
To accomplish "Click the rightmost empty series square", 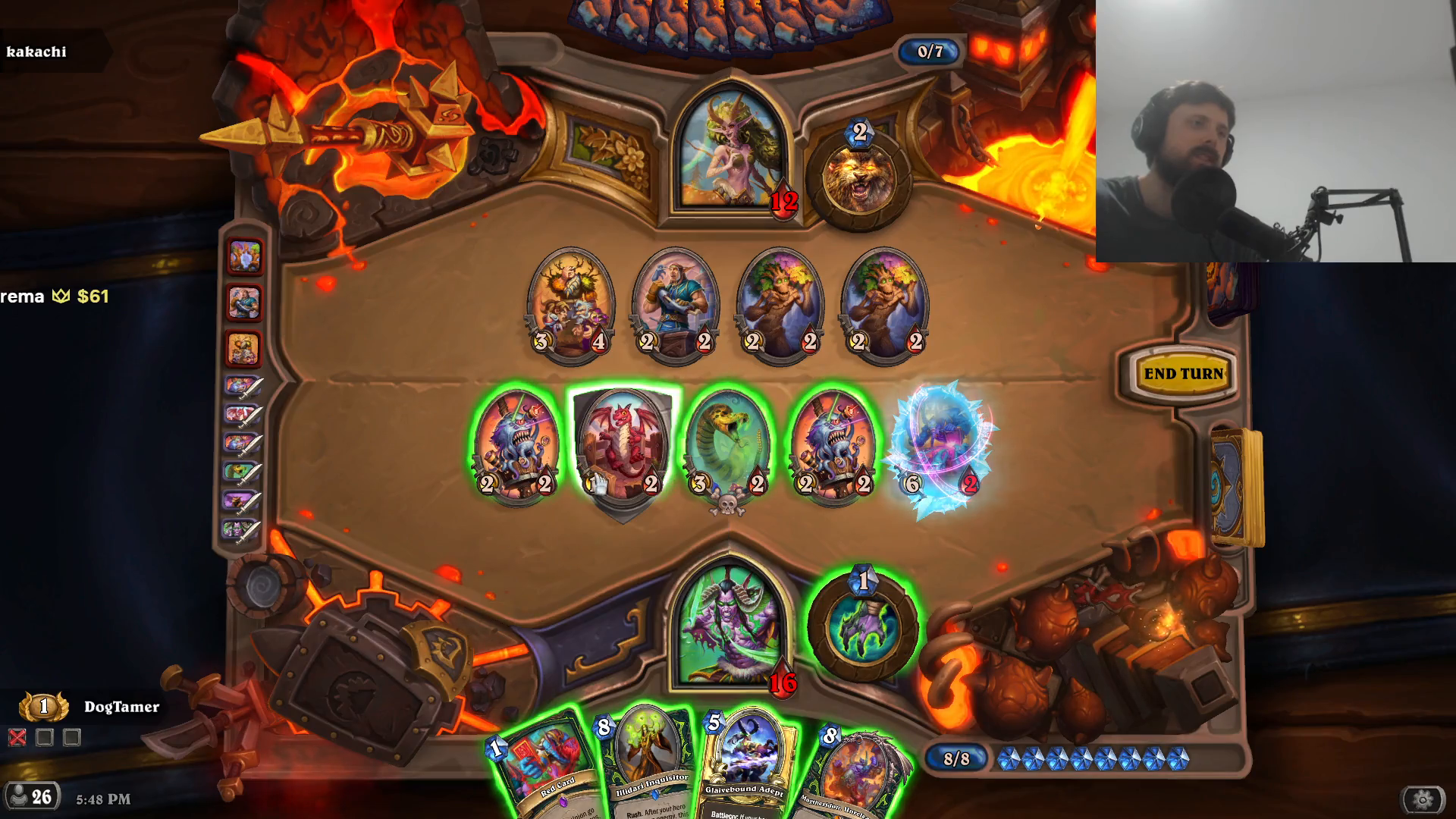I will (x=74, y=736).
